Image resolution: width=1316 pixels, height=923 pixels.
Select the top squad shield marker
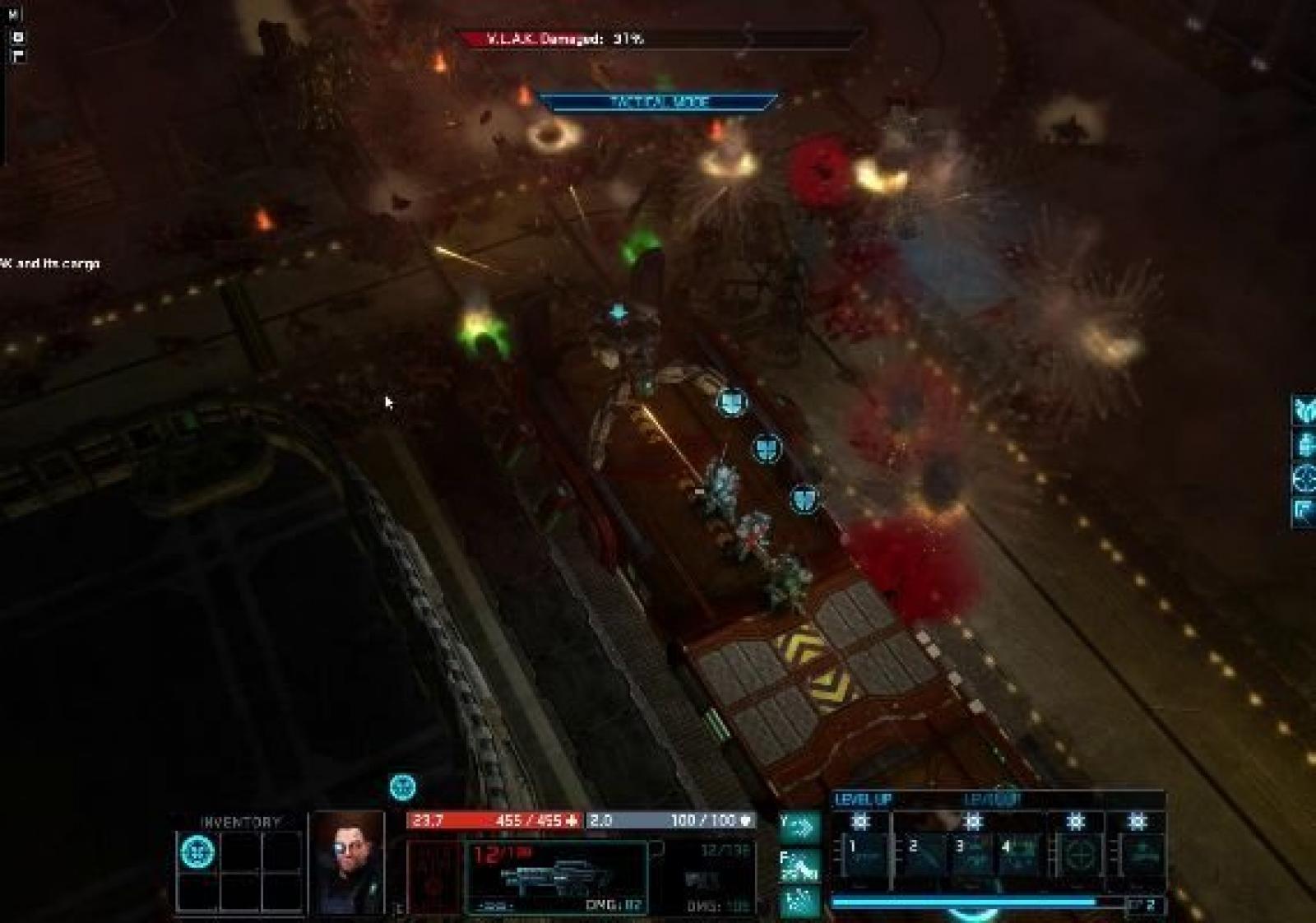[x=730, y=402]
